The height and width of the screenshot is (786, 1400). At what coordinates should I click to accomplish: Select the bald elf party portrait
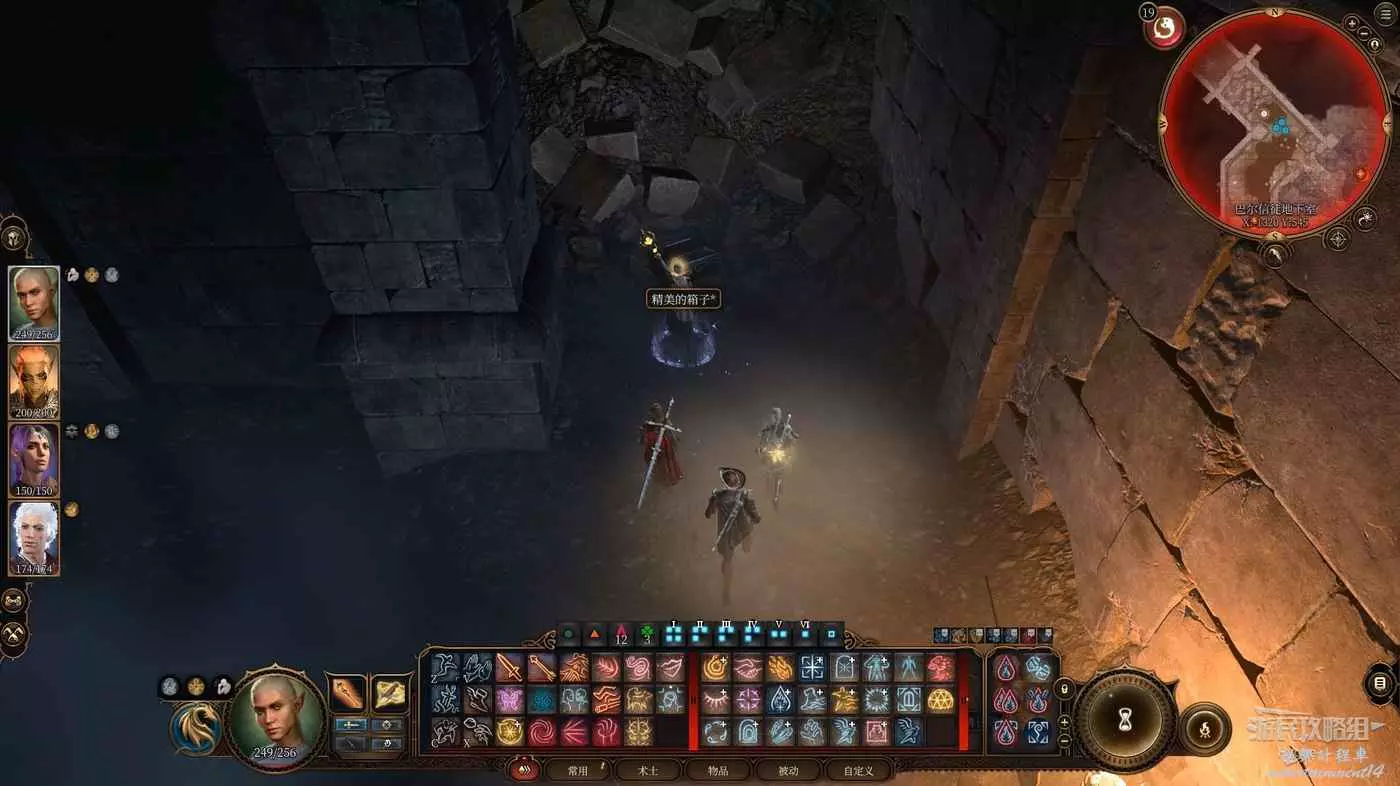point(34,302)
